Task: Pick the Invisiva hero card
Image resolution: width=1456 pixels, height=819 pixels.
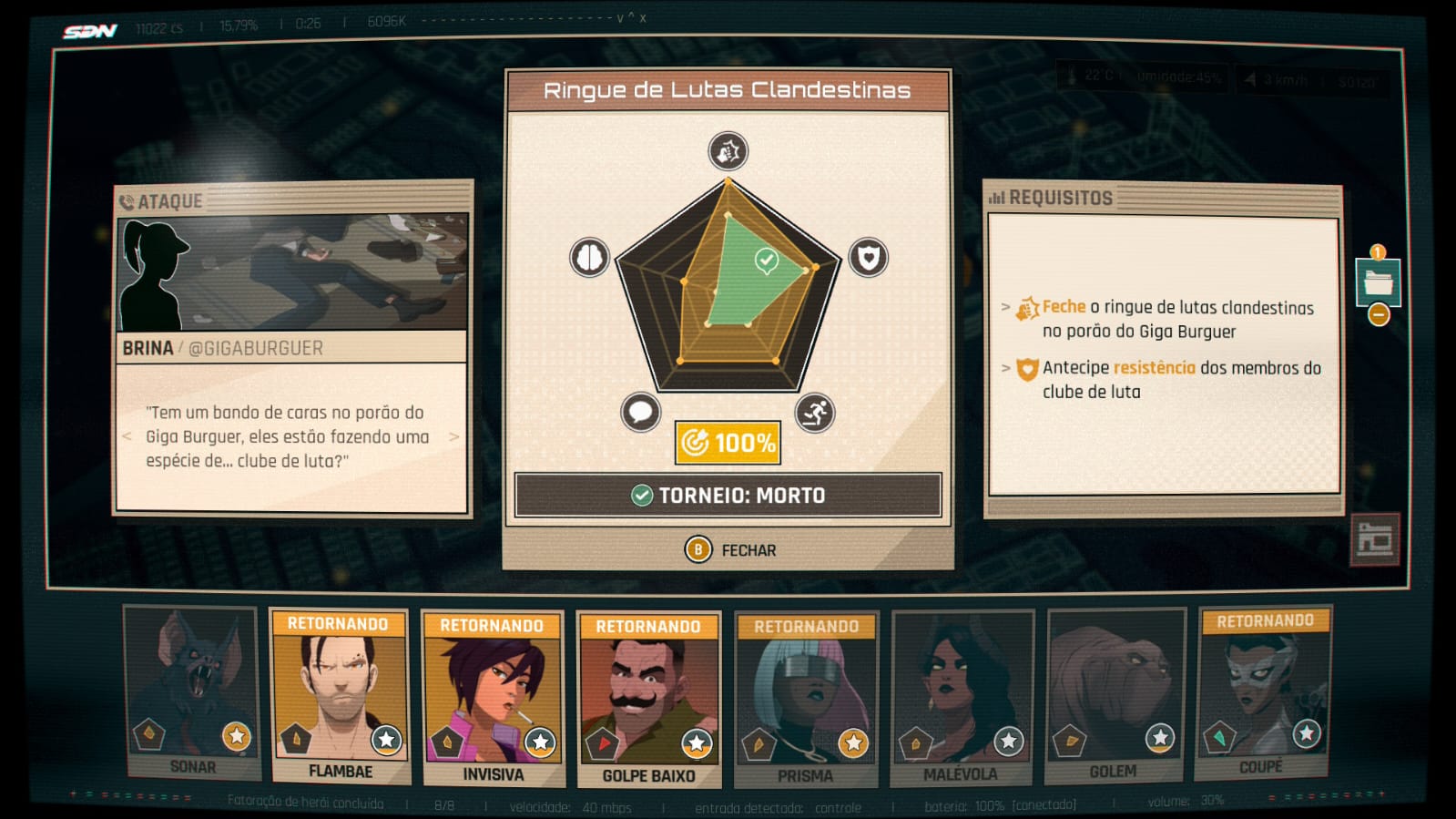Action: pos(492,699)
